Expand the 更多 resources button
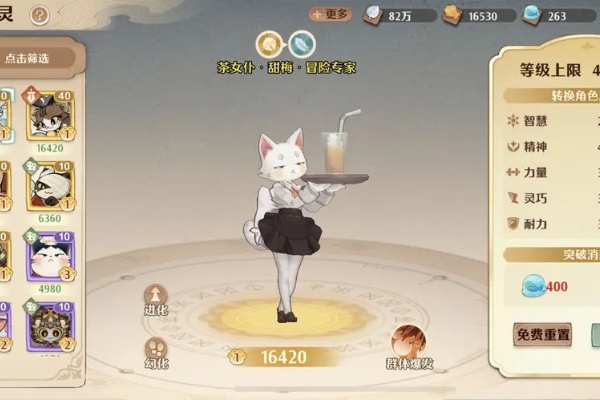Image resolution: width=600 pixels, height=400 pixels. point(330,14)
